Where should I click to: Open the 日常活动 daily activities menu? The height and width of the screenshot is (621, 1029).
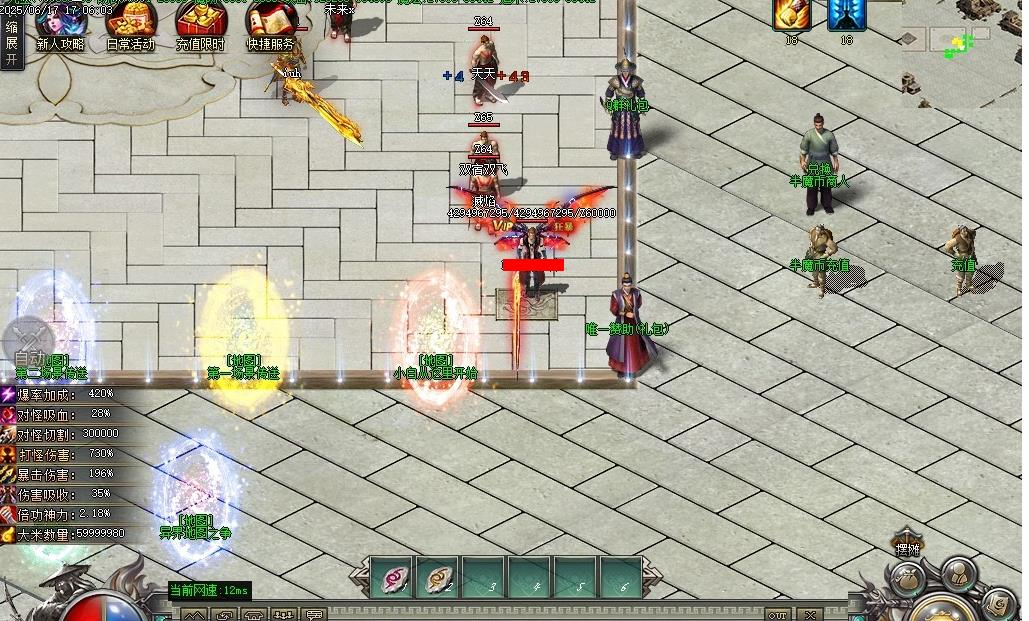click(131, 26)
